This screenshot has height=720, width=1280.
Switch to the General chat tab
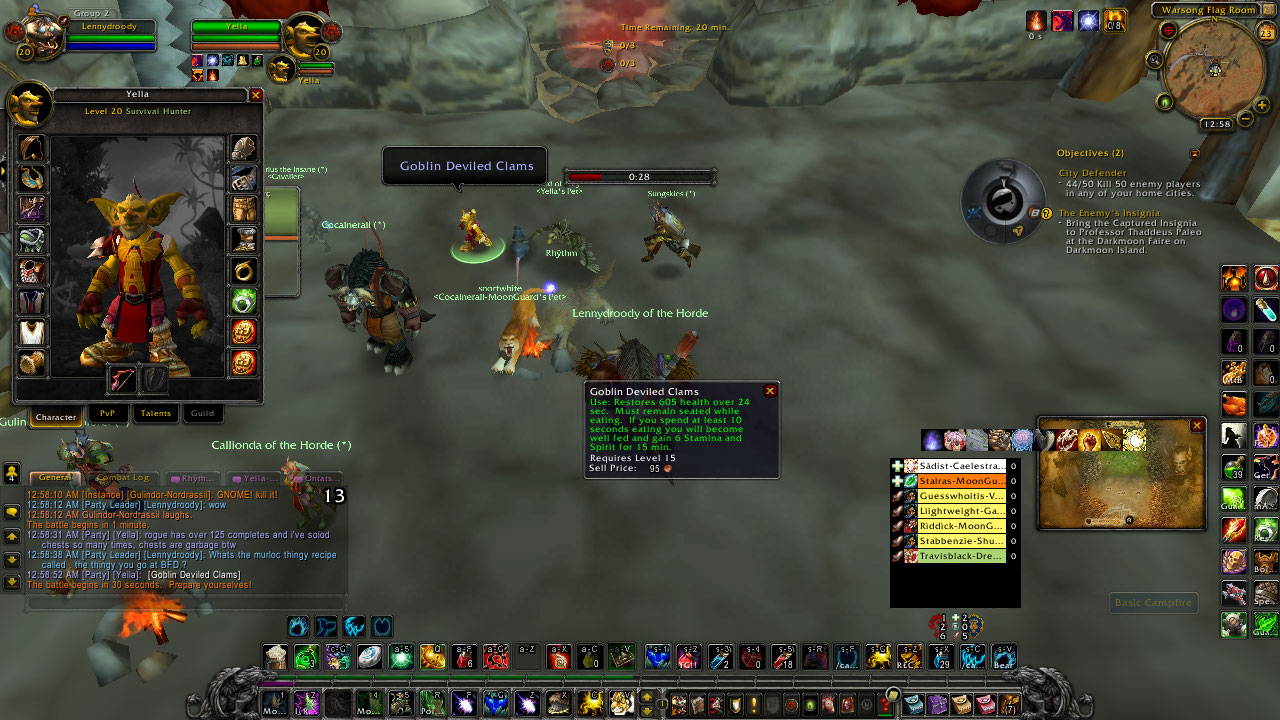pyautogui.click(x=55, y=478)
